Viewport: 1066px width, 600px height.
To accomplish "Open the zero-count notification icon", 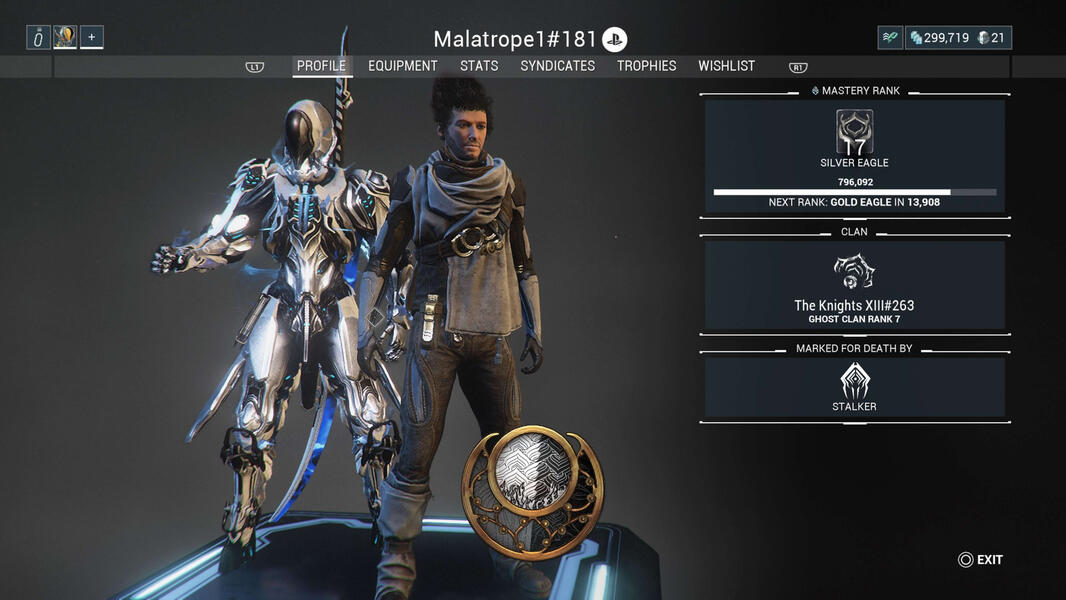I will tap(38, 38).
